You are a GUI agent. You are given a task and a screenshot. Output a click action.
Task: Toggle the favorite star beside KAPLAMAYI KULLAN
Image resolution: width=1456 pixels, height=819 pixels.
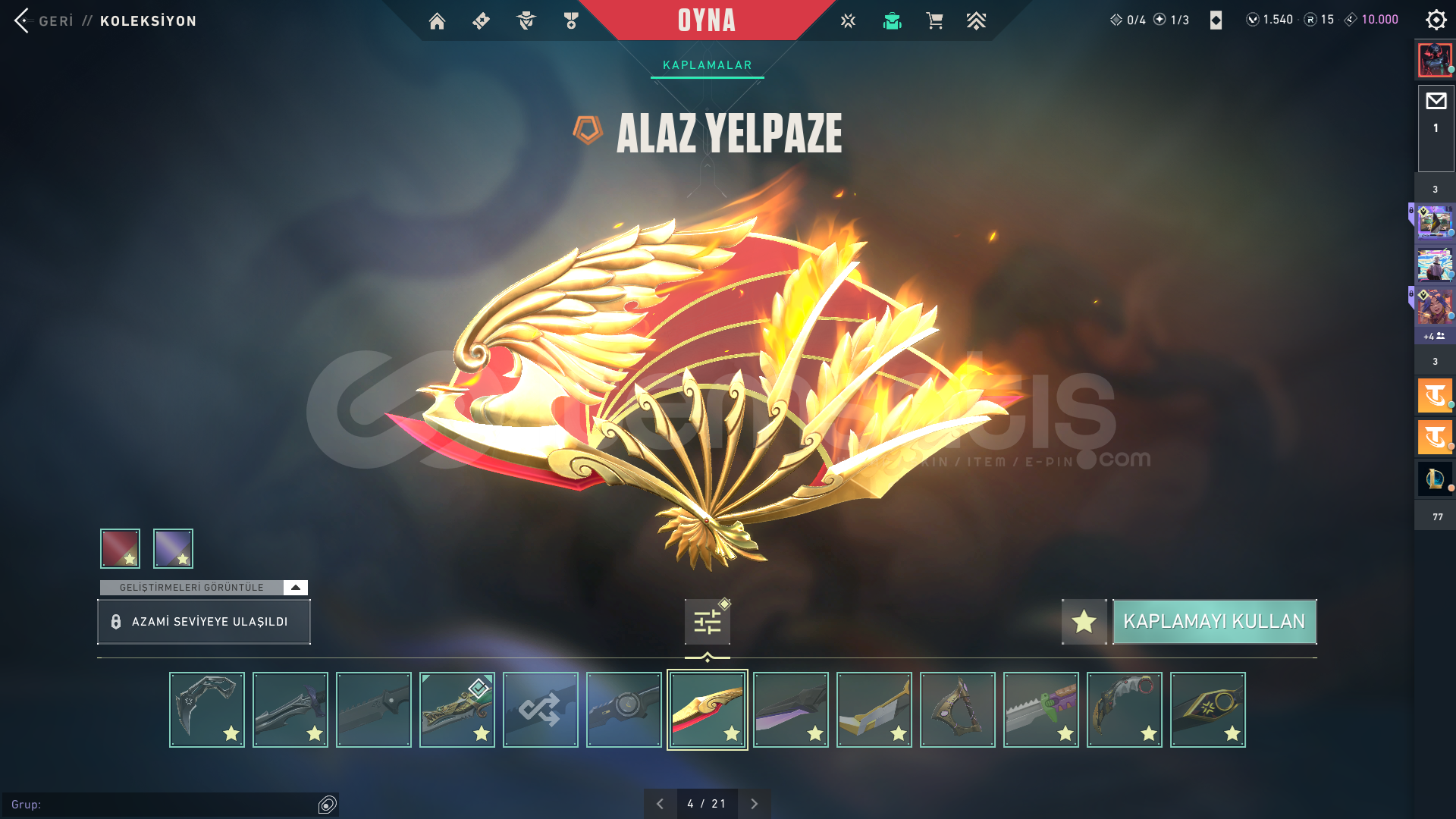tap(1084, 621)
